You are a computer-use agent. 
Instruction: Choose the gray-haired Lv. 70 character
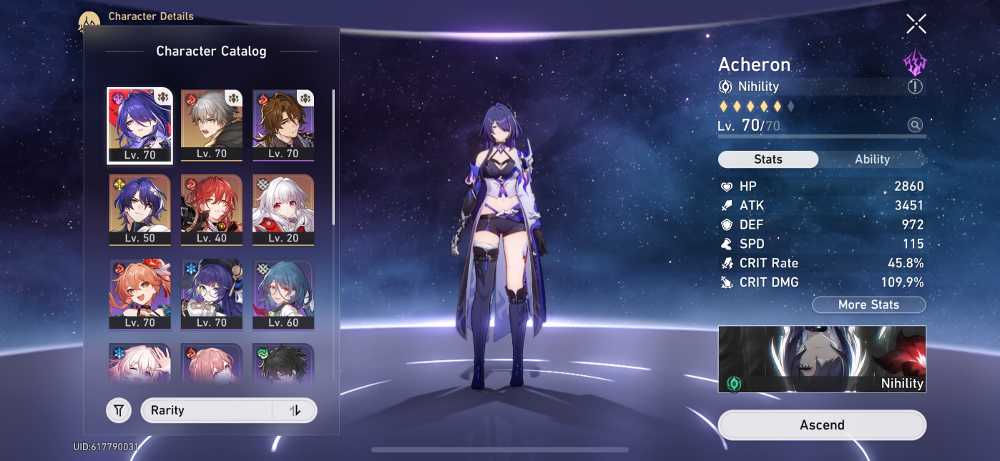pos(211,125)
